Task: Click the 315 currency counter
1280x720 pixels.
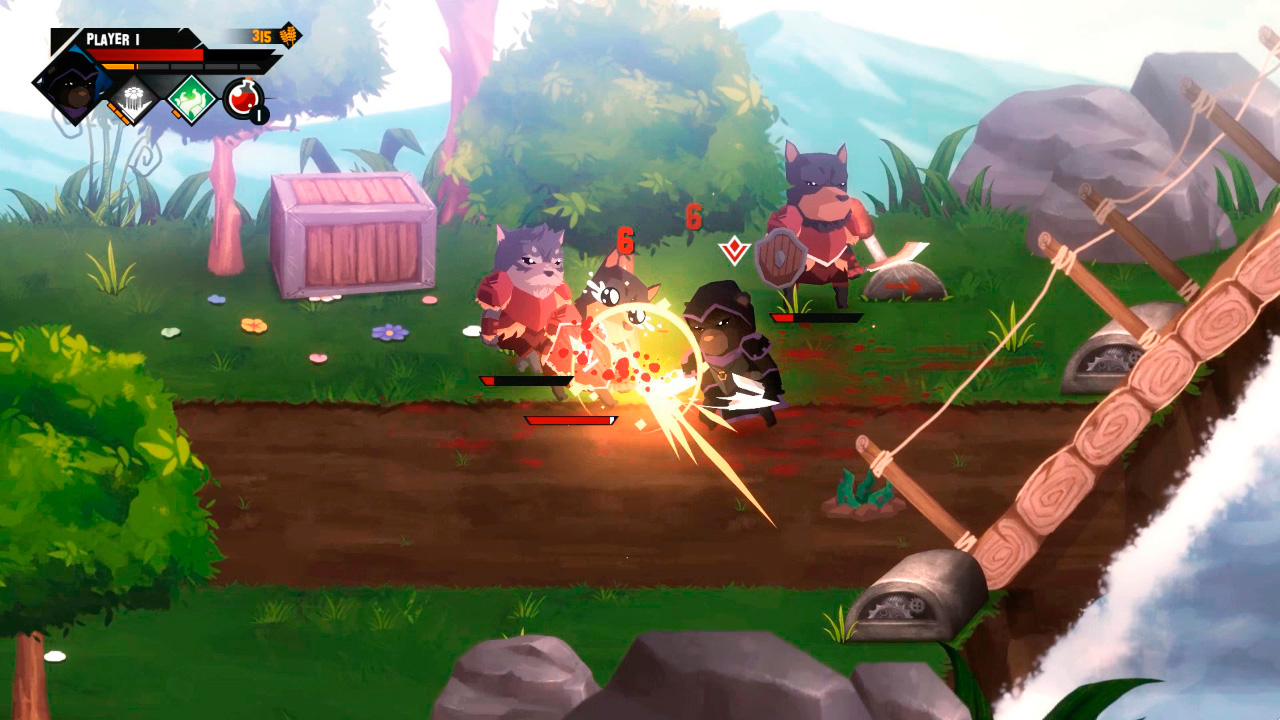Action: (x=261, y=36)
